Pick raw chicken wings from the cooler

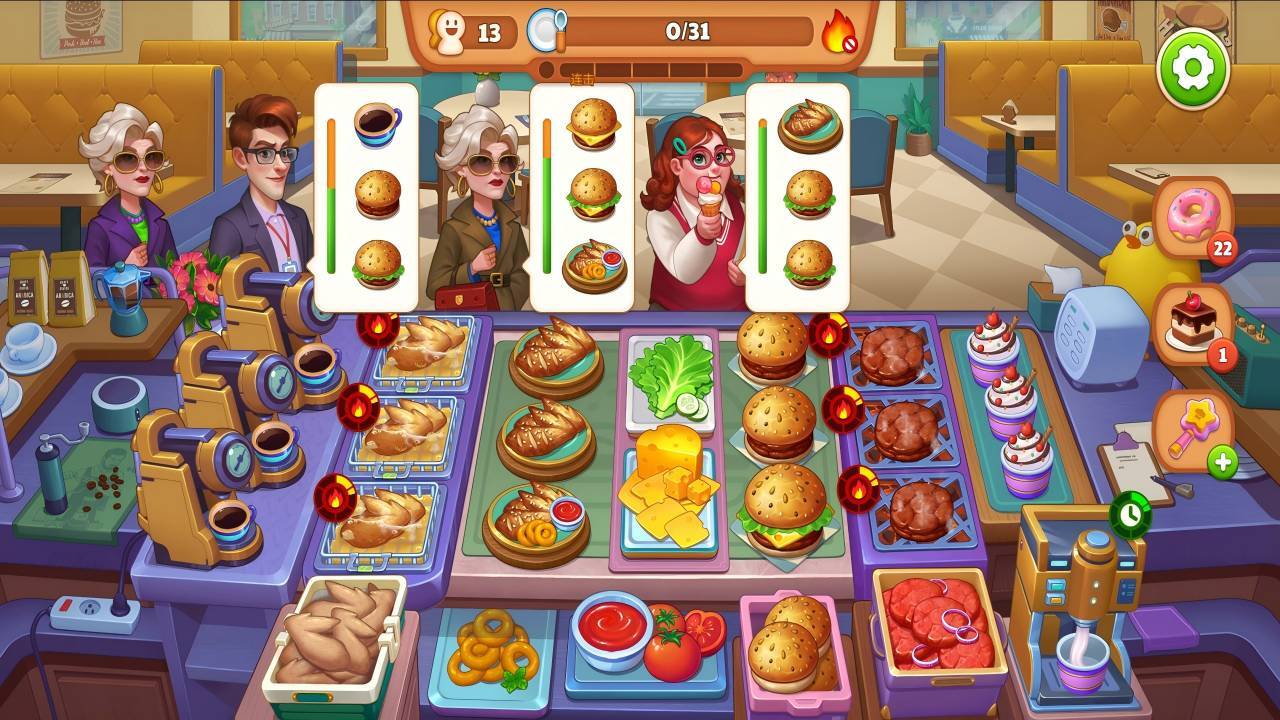click(x=333, y=630)
